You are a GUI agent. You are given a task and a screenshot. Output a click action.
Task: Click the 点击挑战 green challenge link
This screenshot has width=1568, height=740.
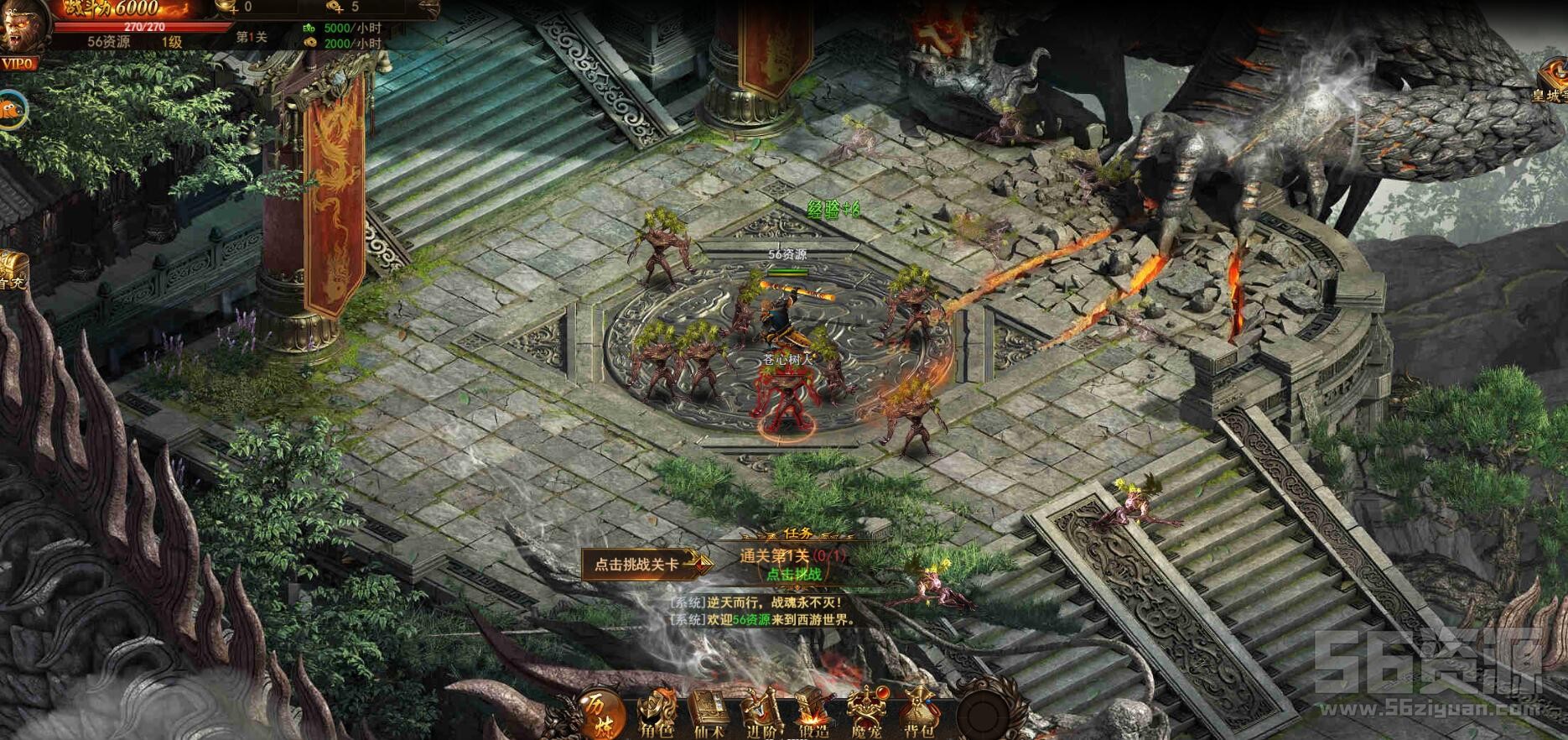pyautogui.click(x=793, y=574)
